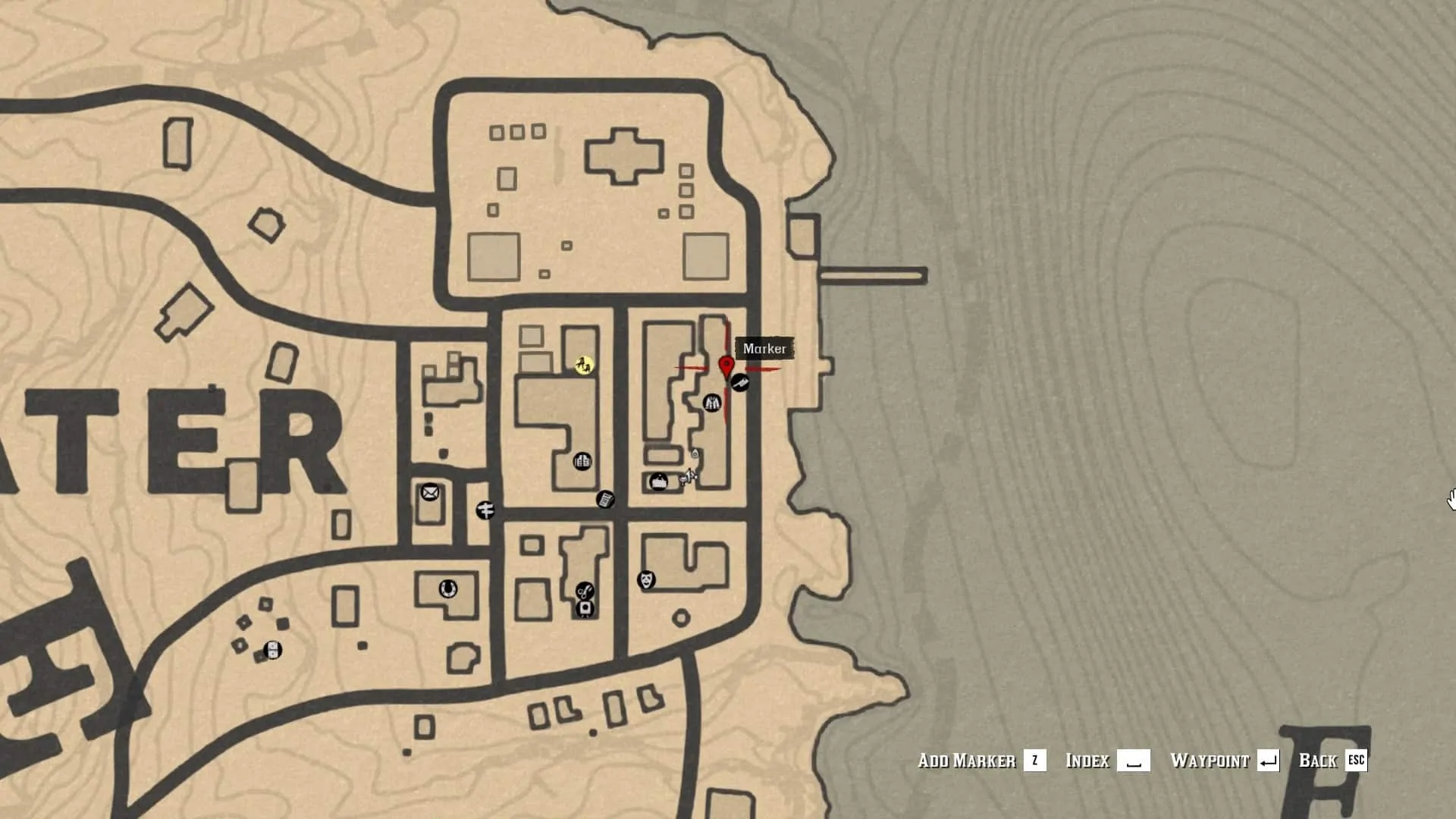Select the theater masks icon
This screenshot has width=1456, height=819.
click(x=646, y=581)
